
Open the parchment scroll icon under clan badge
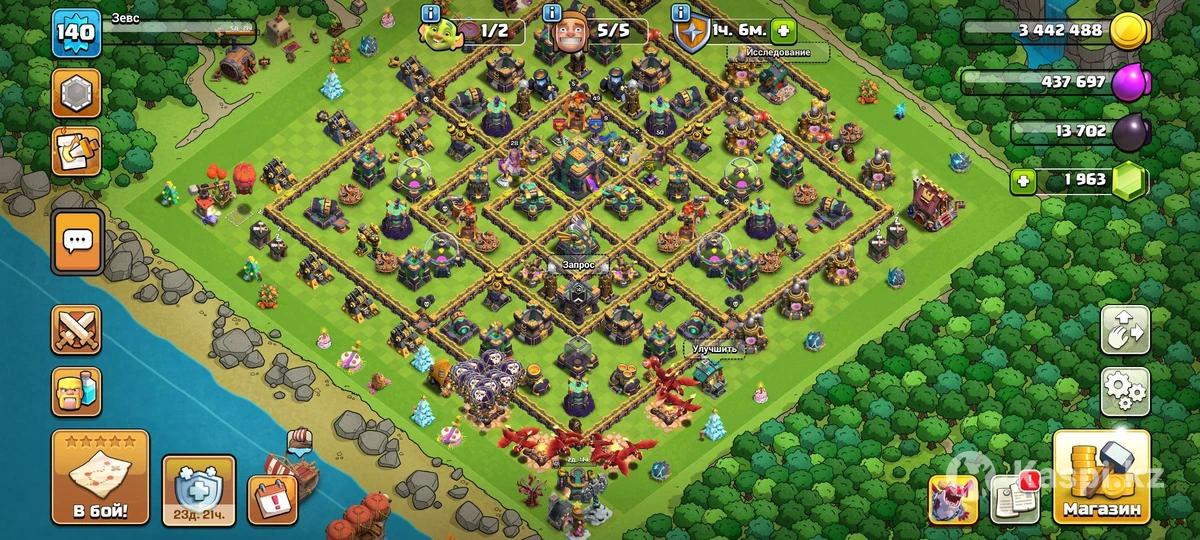[77, 149]
